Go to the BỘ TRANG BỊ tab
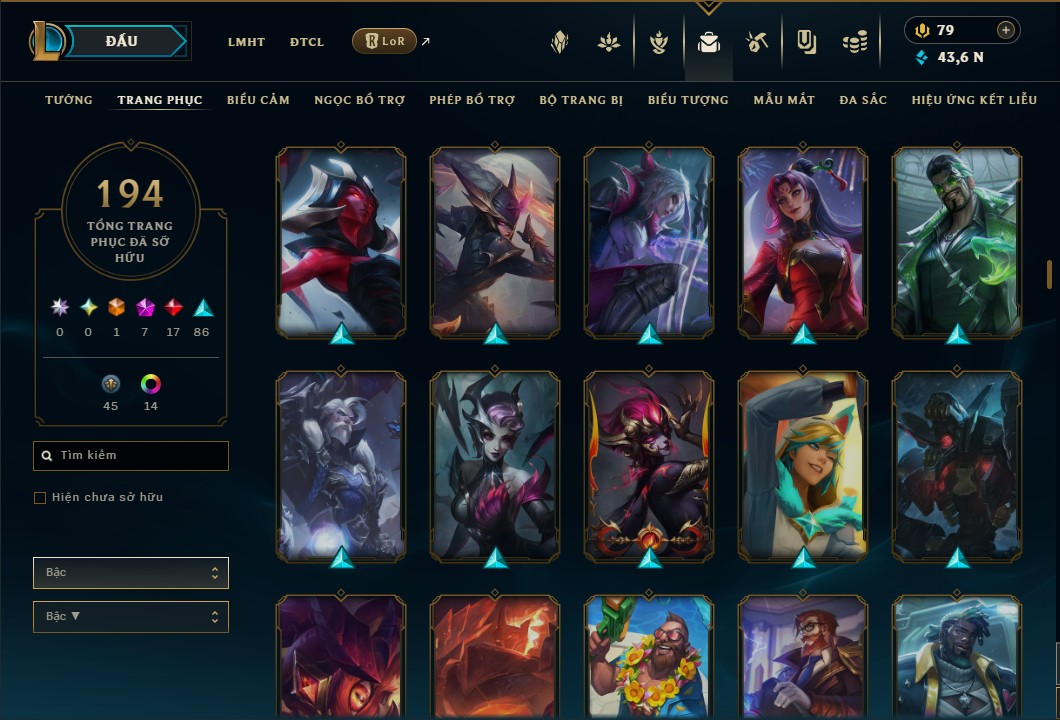 coord(581,100)
